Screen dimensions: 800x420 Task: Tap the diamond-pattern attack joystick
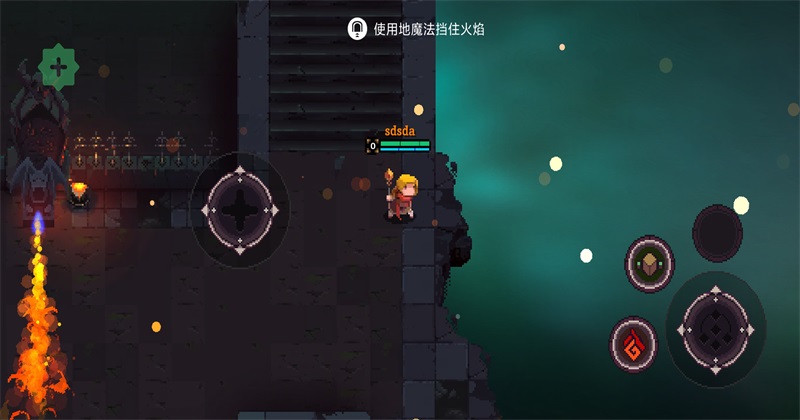point(715,328)
